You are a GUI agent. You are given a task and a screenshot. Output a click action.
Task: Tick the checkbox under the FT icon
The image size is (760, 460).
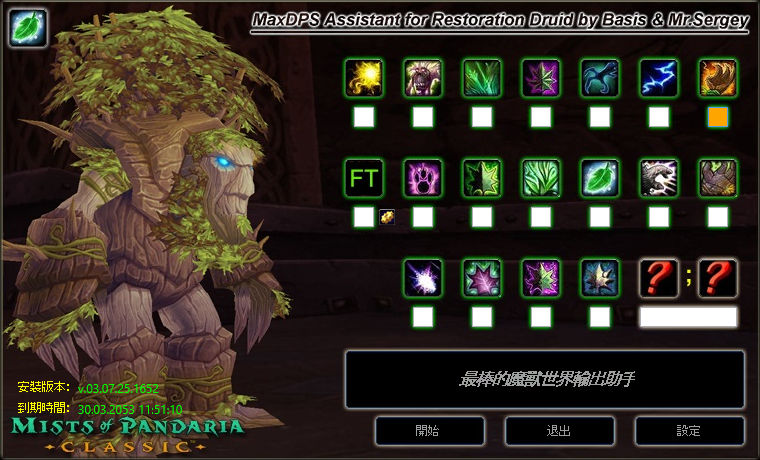click(x=364, y=217)
